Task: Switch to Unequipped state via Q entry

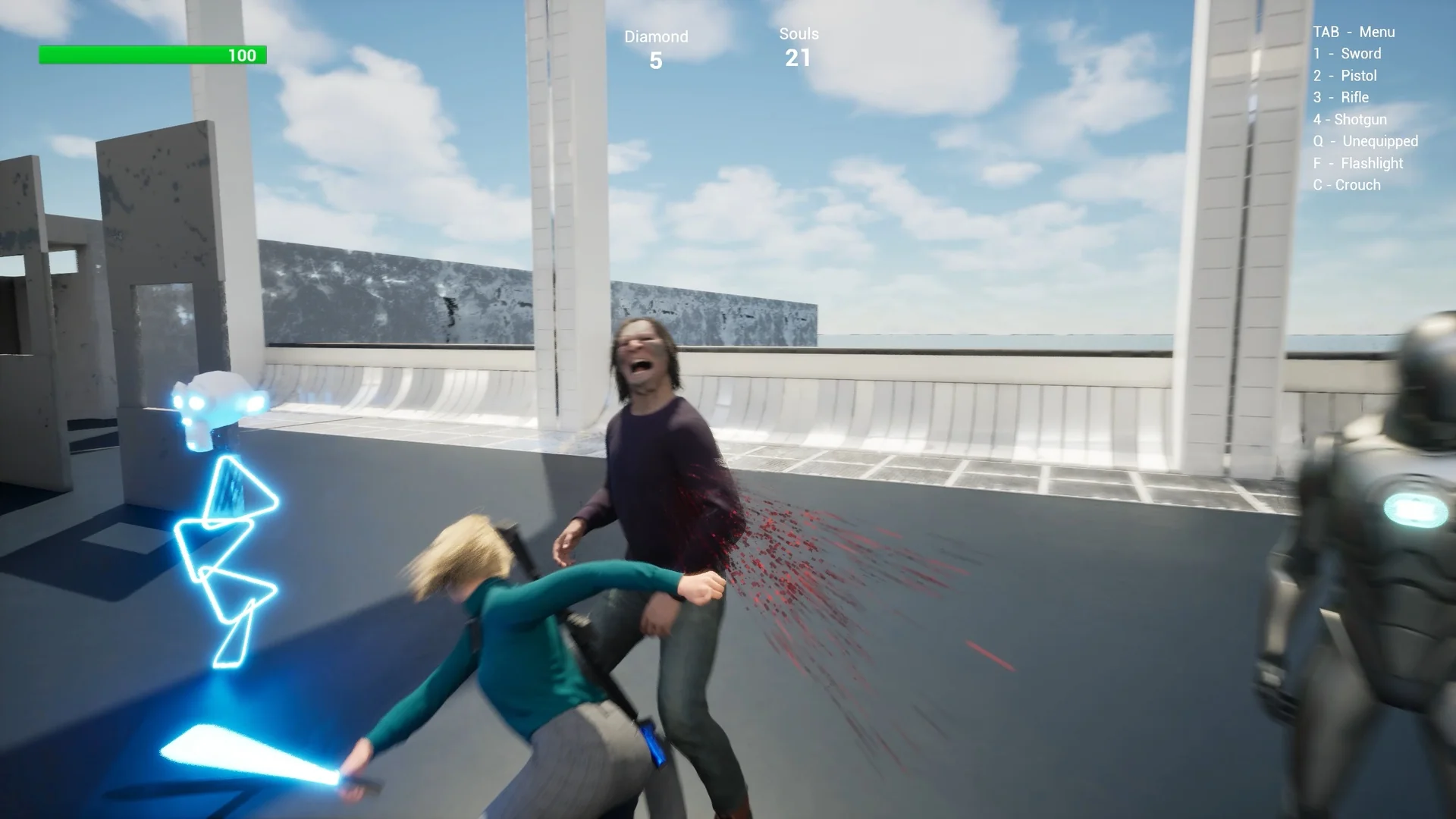Action: tap(1365, 141)
